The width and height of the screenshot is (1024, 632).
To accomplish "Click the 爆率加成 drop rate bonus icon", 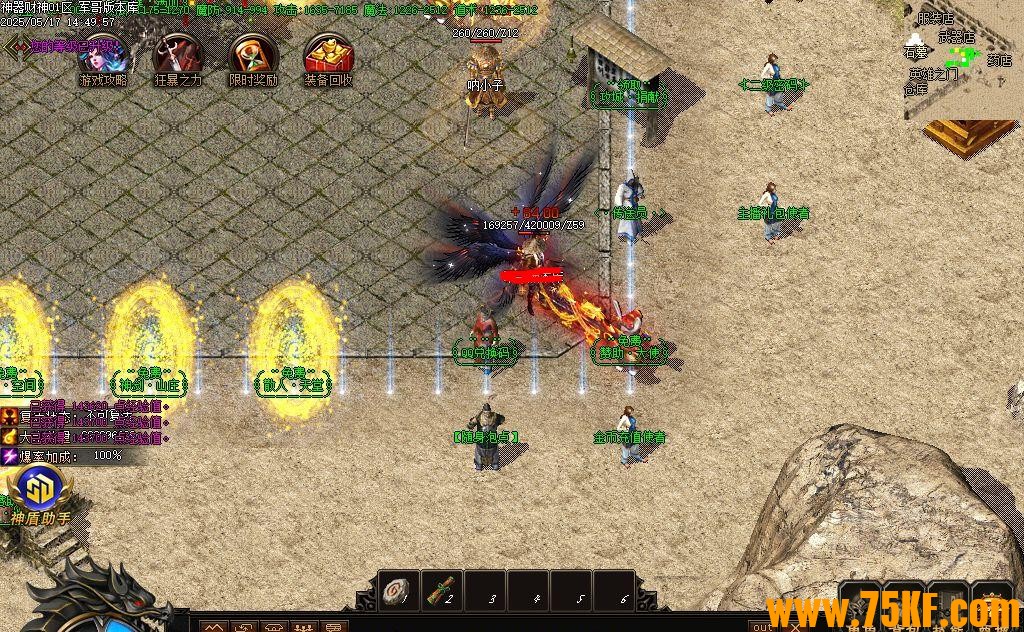I will (10, 456).
